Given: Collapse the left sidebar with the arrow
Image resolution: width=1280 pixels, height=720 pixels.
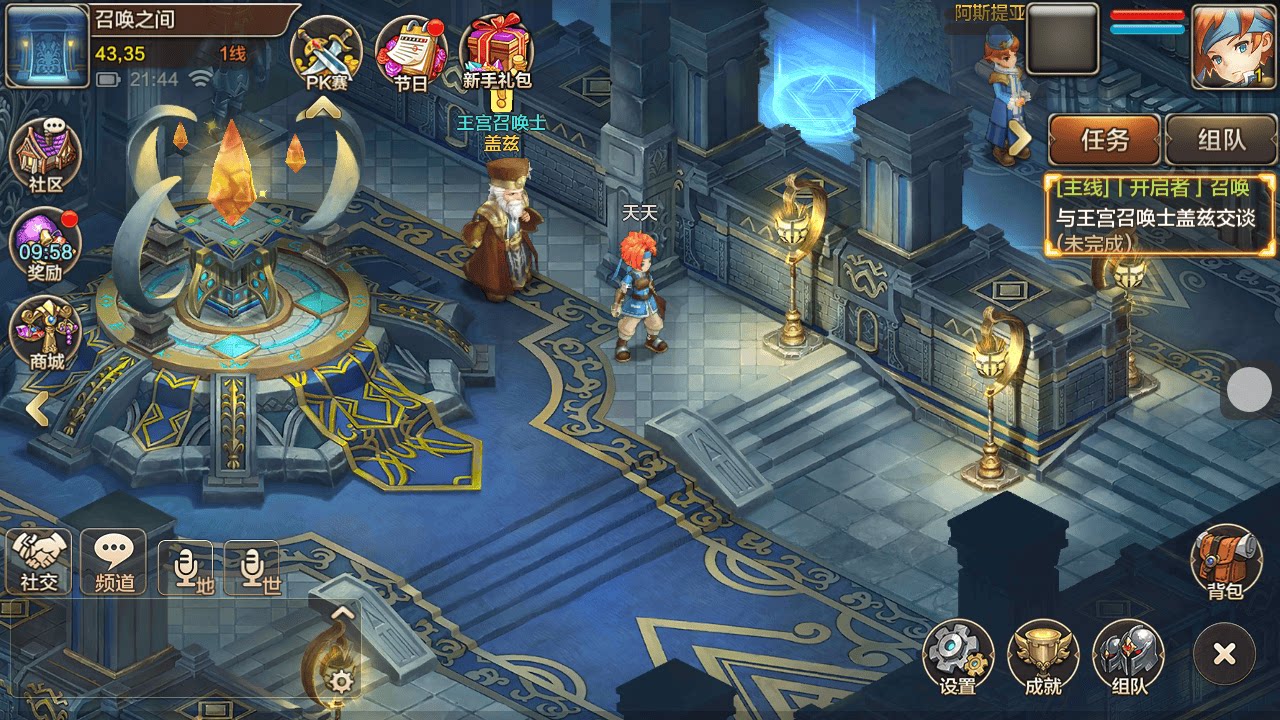Looking at the screenshot, I should coord(38,409).
